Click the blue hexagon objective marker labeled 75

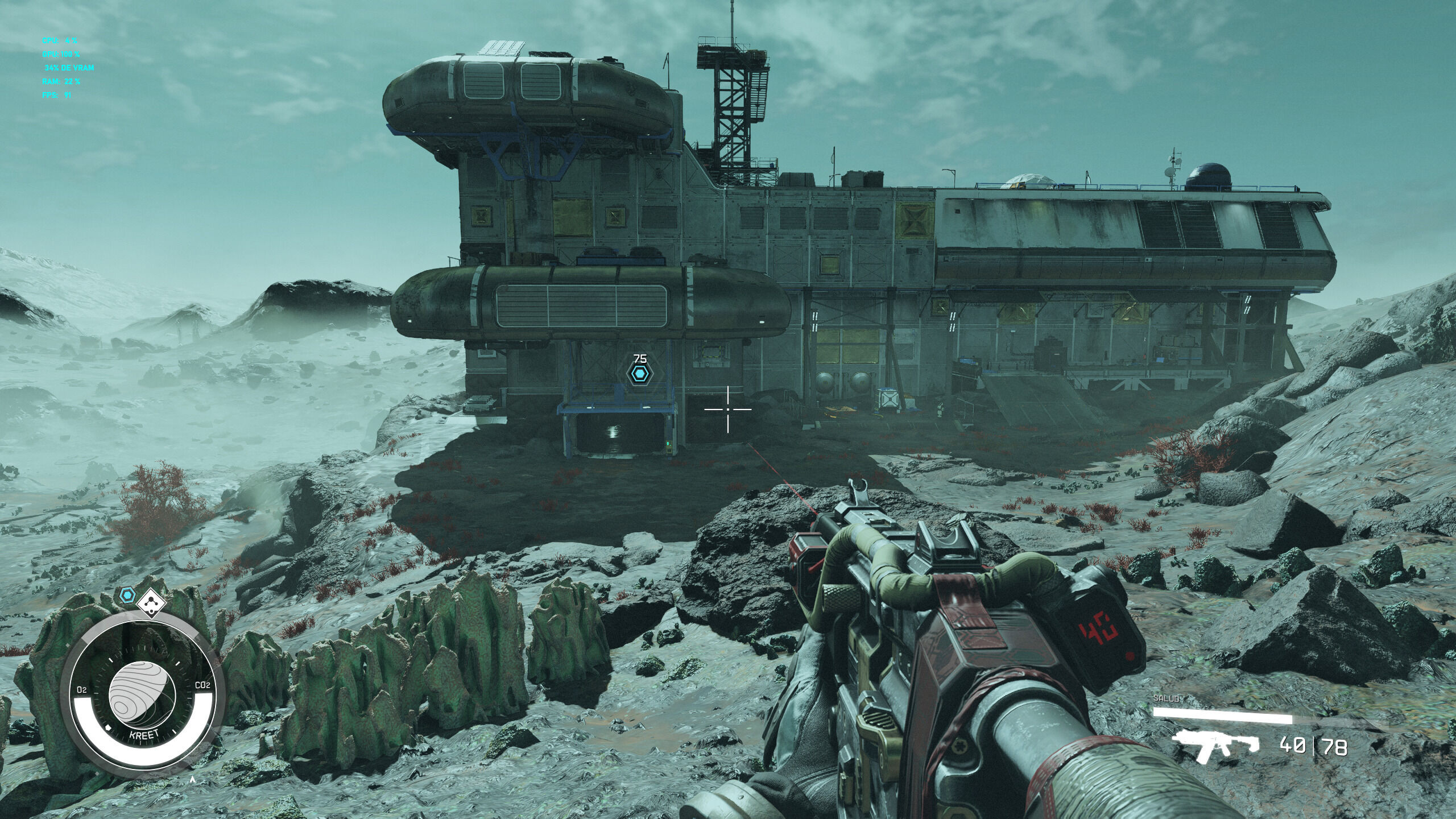coord(640,374)
